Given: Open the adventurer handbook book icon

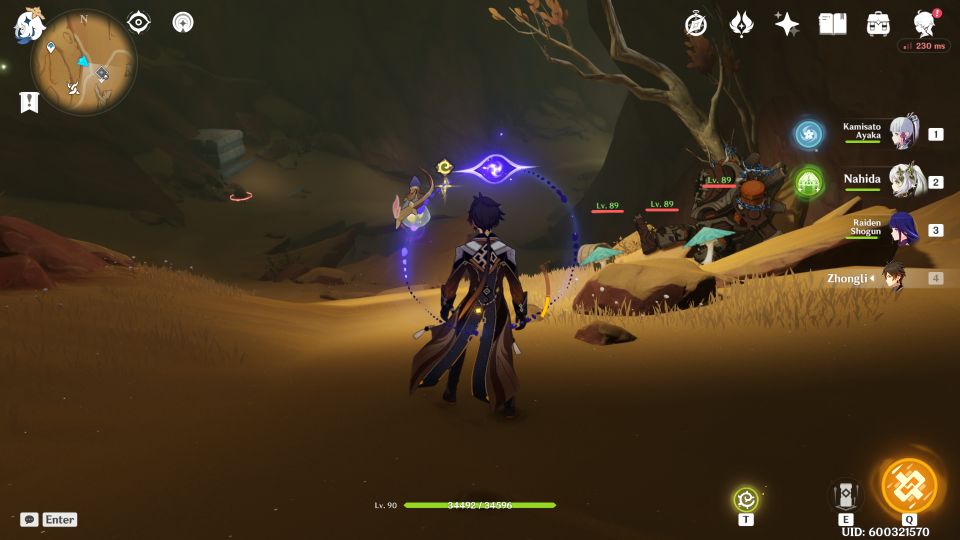Looking at the screenshot, I should point(832,24).
